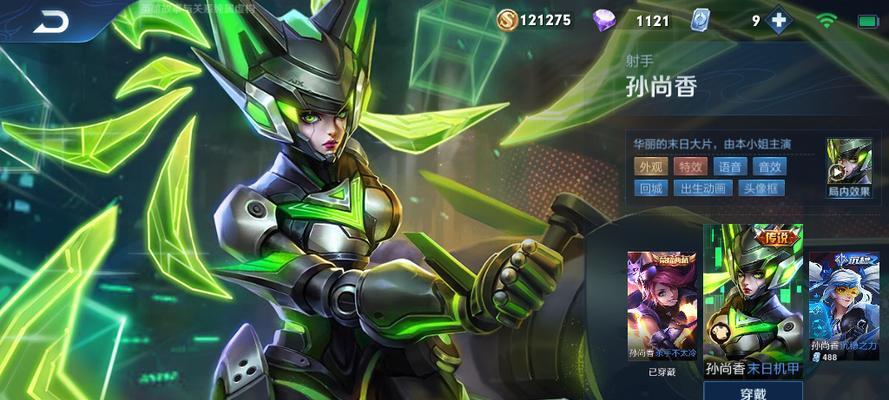Screen dimensions: 889x400
Task: Play the 局内效果 in-game effect preview
Action: pos(846,166)
